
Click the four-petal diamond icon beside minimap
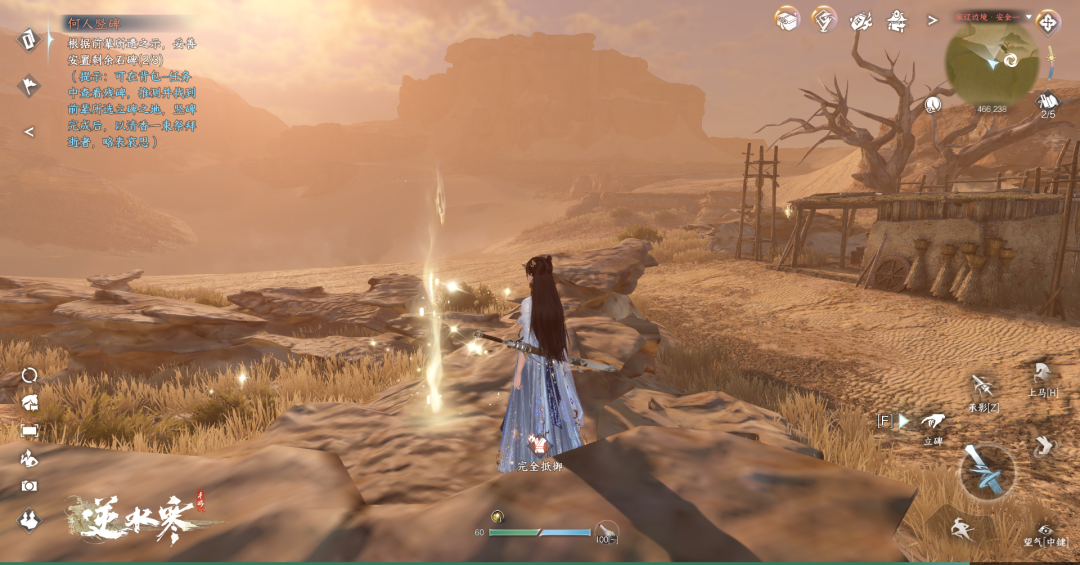pos(1048,20)
